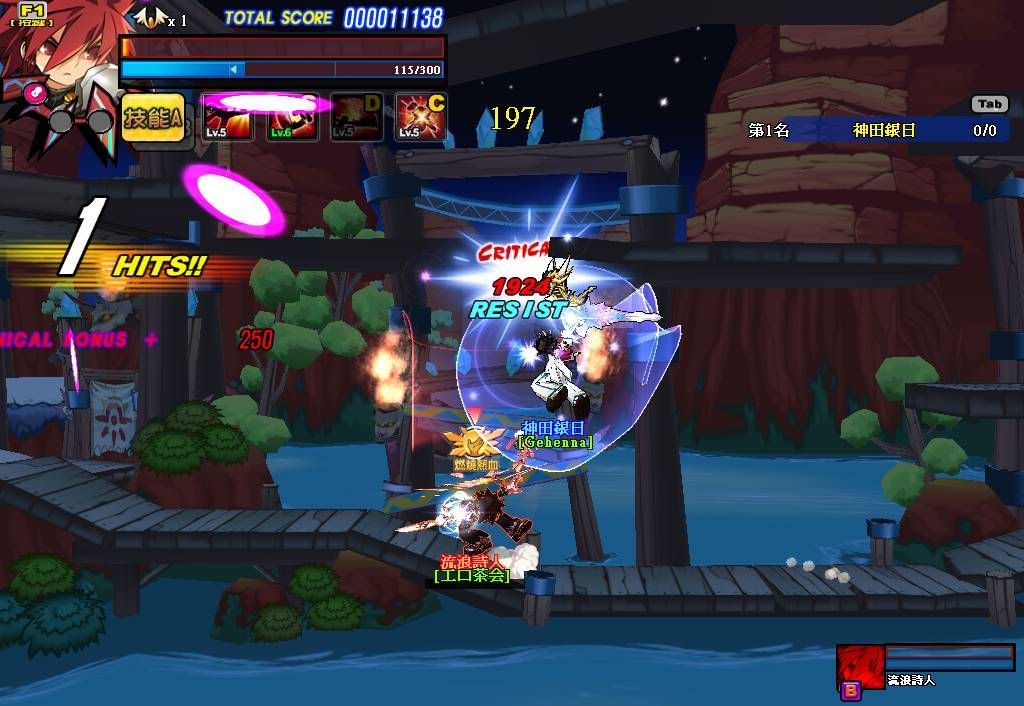Click the yellow 技能A skill set button
The image size is (1024, 706).
pyautogui.click(x=154, y=117)
